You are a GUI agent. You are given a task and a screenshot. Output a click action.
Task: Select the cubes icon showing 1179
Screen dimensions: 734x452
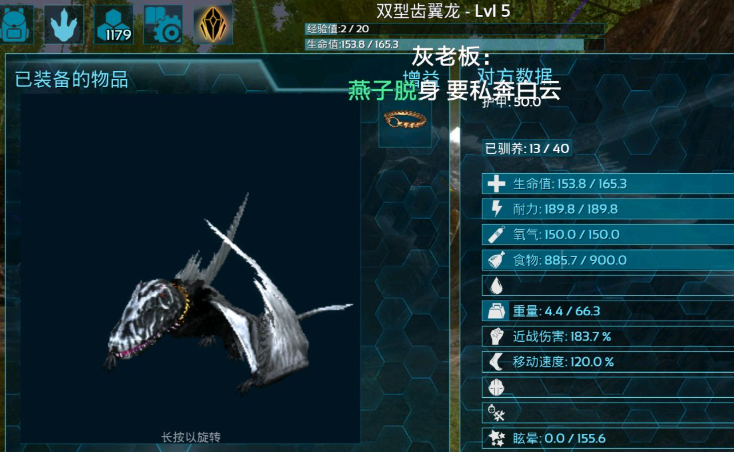coord(115,24)
